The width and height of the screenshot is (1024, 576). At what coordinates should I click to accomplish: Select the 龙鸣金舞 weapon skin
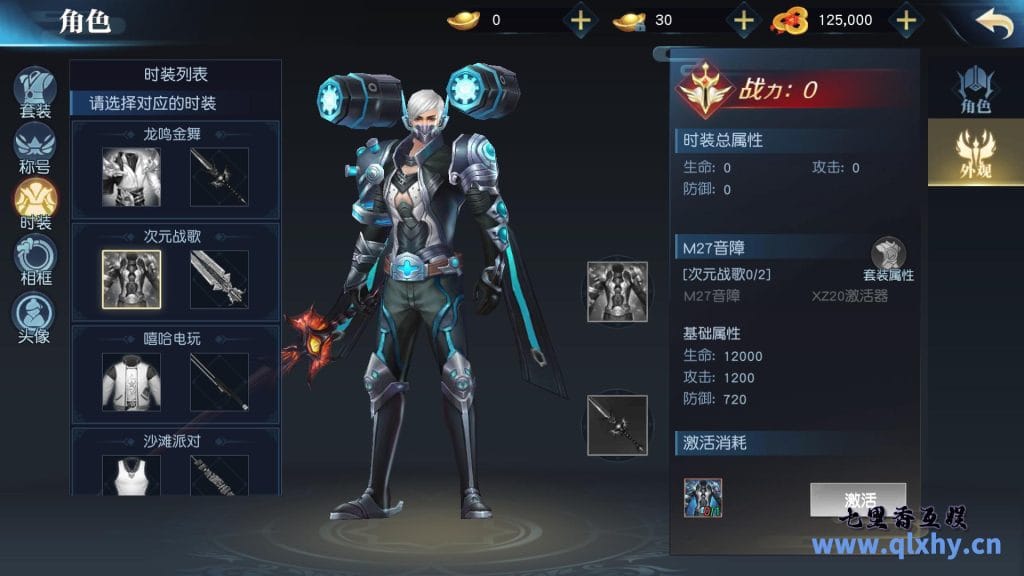click(x=219, y=177)
